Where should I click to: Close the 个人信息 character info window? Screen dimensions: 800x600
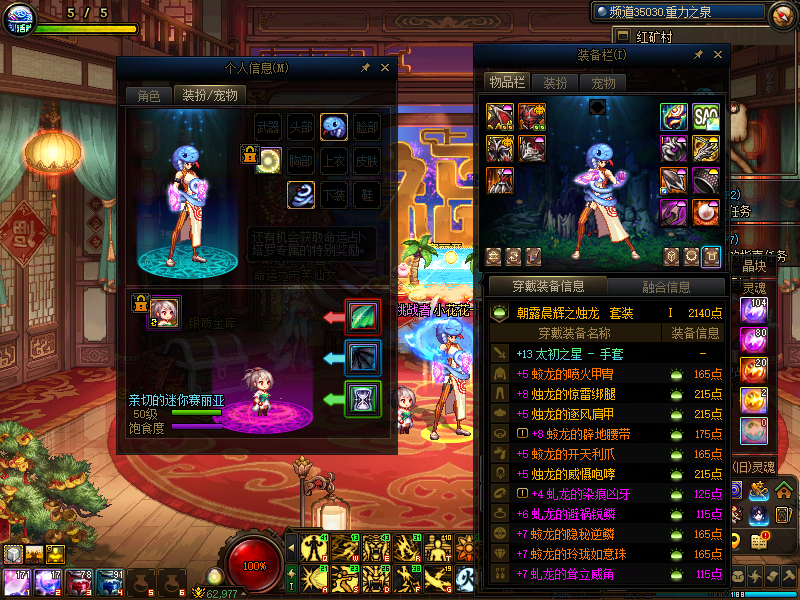pos(386,68)
